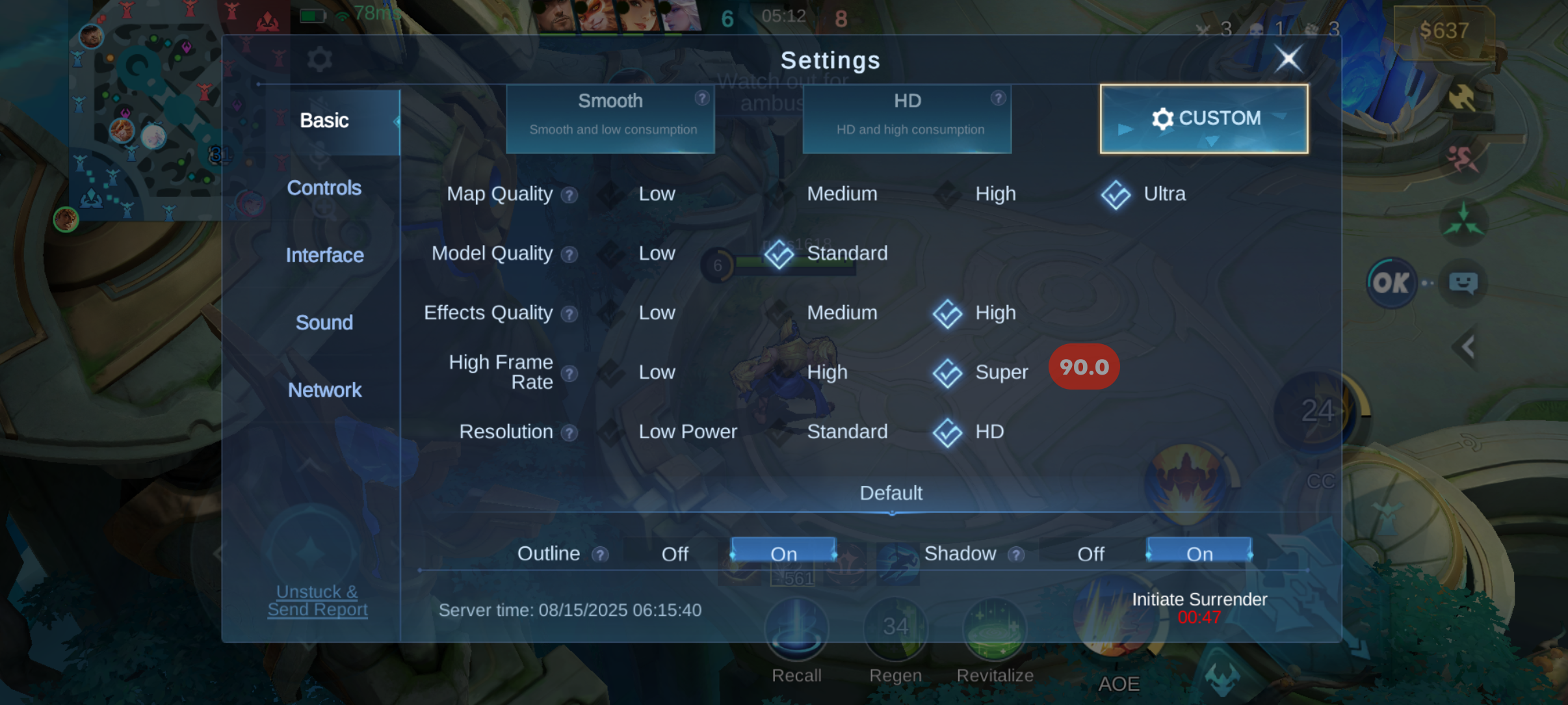1568x705 pixels.
Task: Restore Default graphics settings
Action: pos(891,493)
